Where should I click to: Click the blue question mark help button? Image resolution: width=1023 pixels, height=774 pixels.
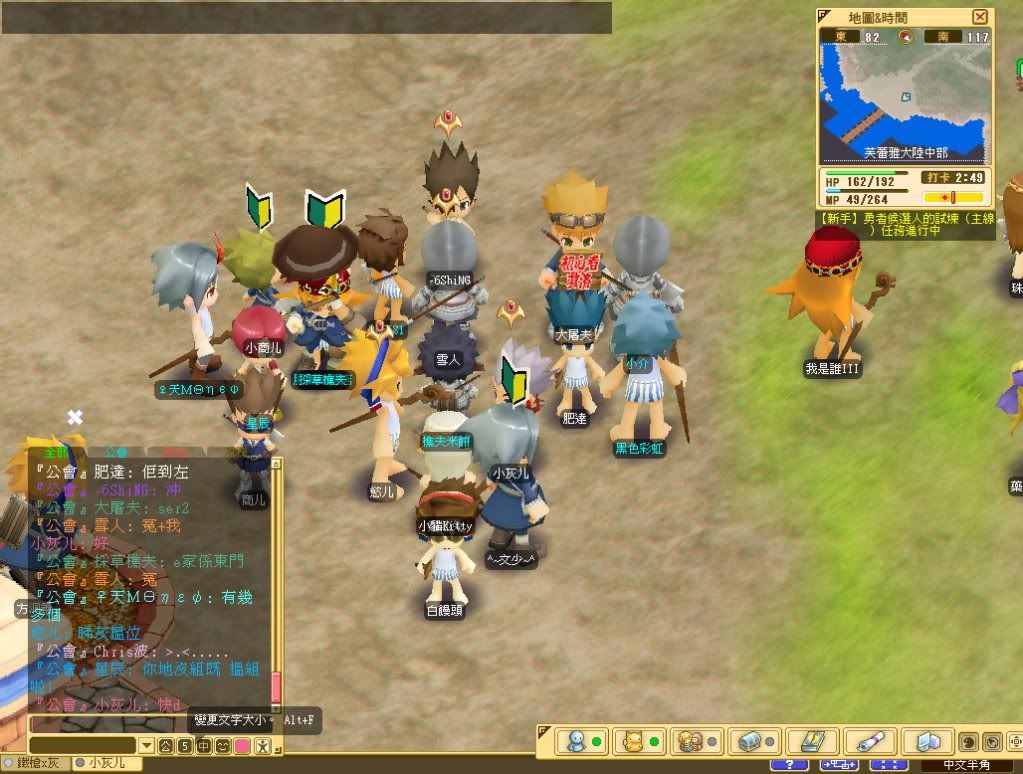coord(789,765)
